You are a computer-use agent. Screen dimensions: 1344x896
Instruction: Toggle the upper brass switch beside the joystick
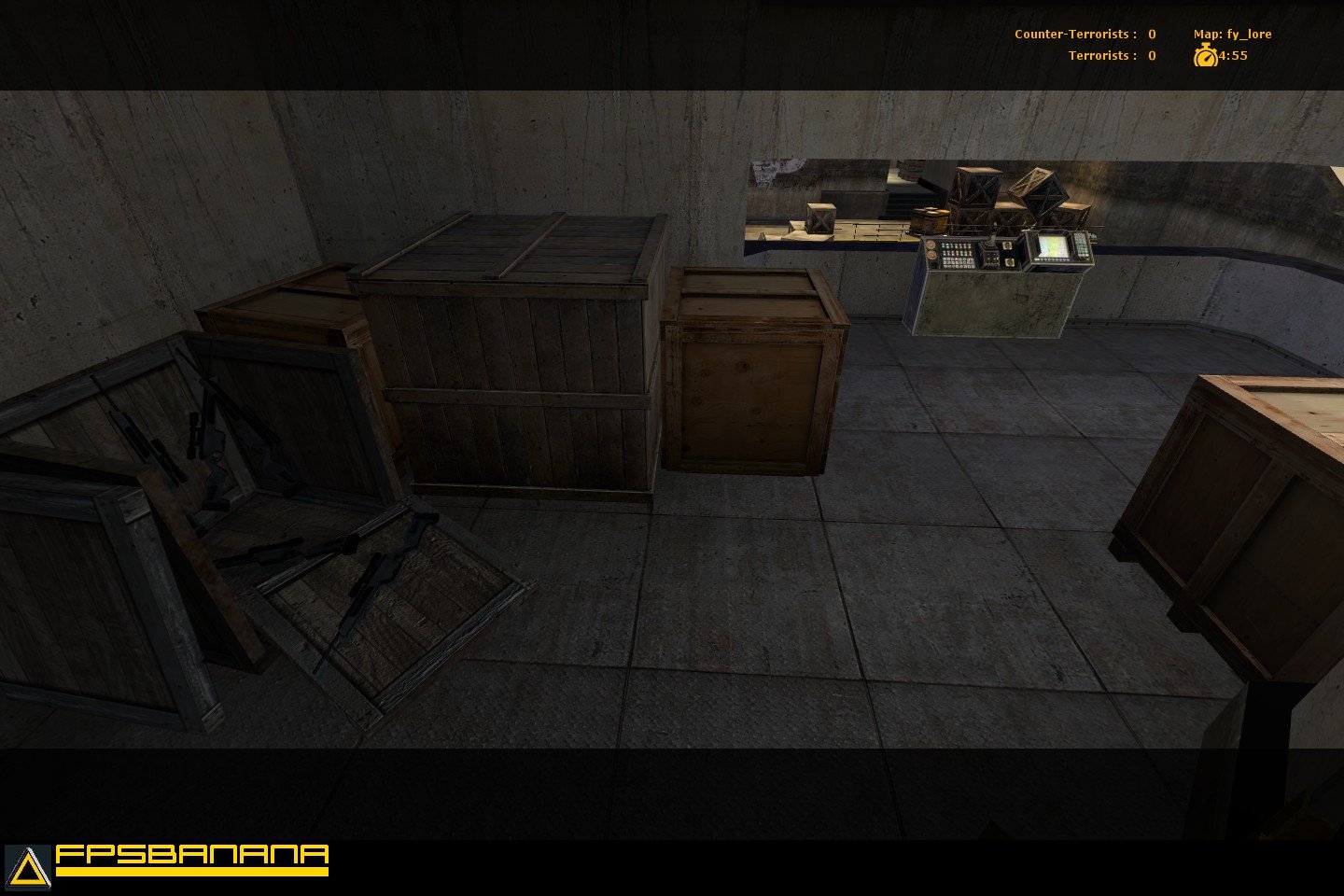point(1008,245)
